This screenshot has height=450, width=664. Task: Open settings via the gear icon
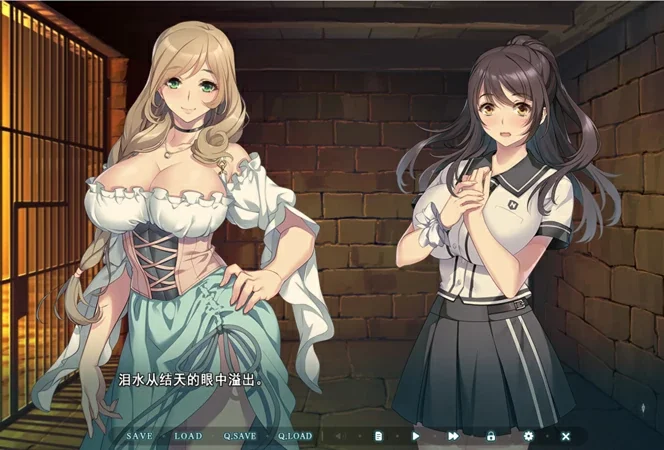pyautogui.click(x=528, y=436)
